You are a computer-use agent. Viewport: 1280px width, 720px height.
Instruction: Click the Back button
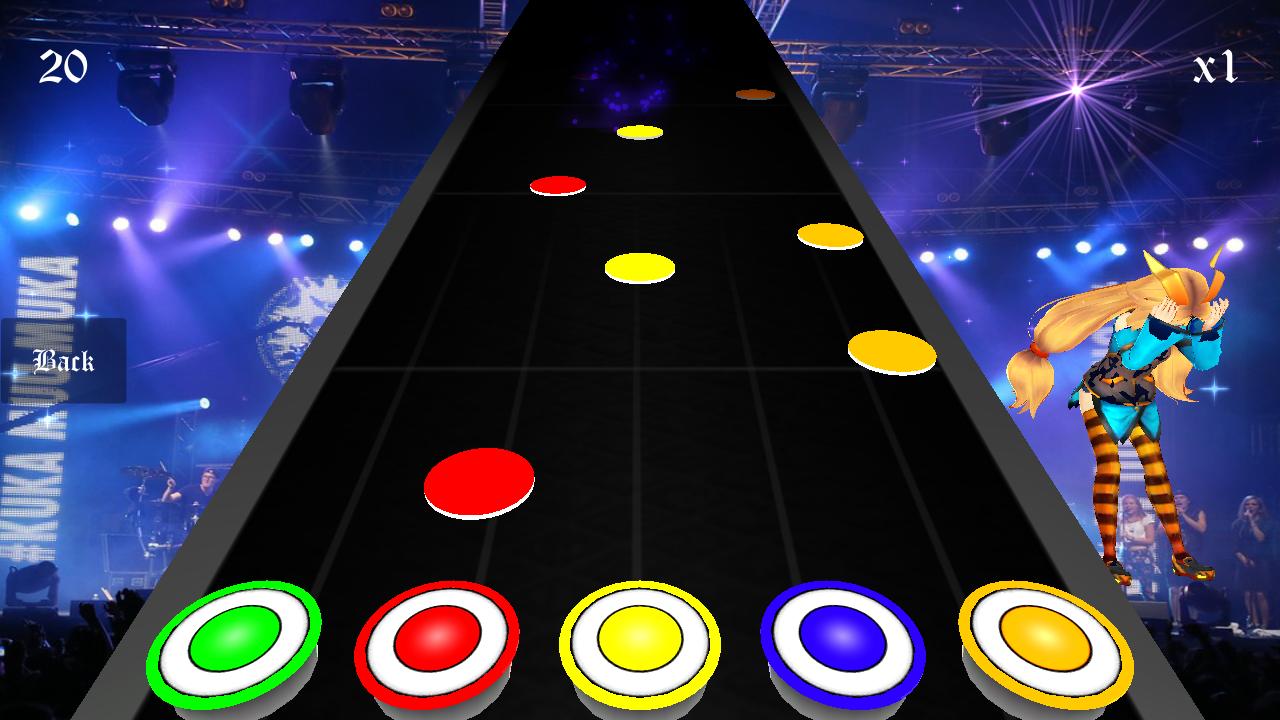pos(63,361)
